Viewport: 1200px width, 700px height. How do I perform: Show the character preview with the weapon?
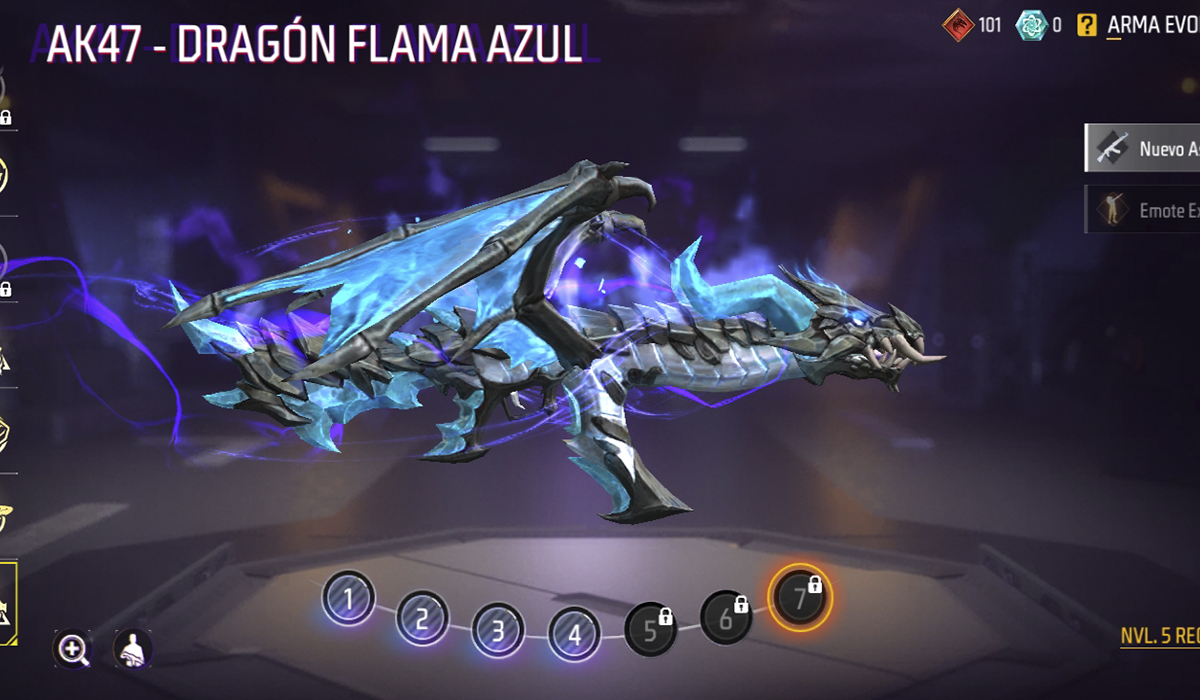(132, 650)
